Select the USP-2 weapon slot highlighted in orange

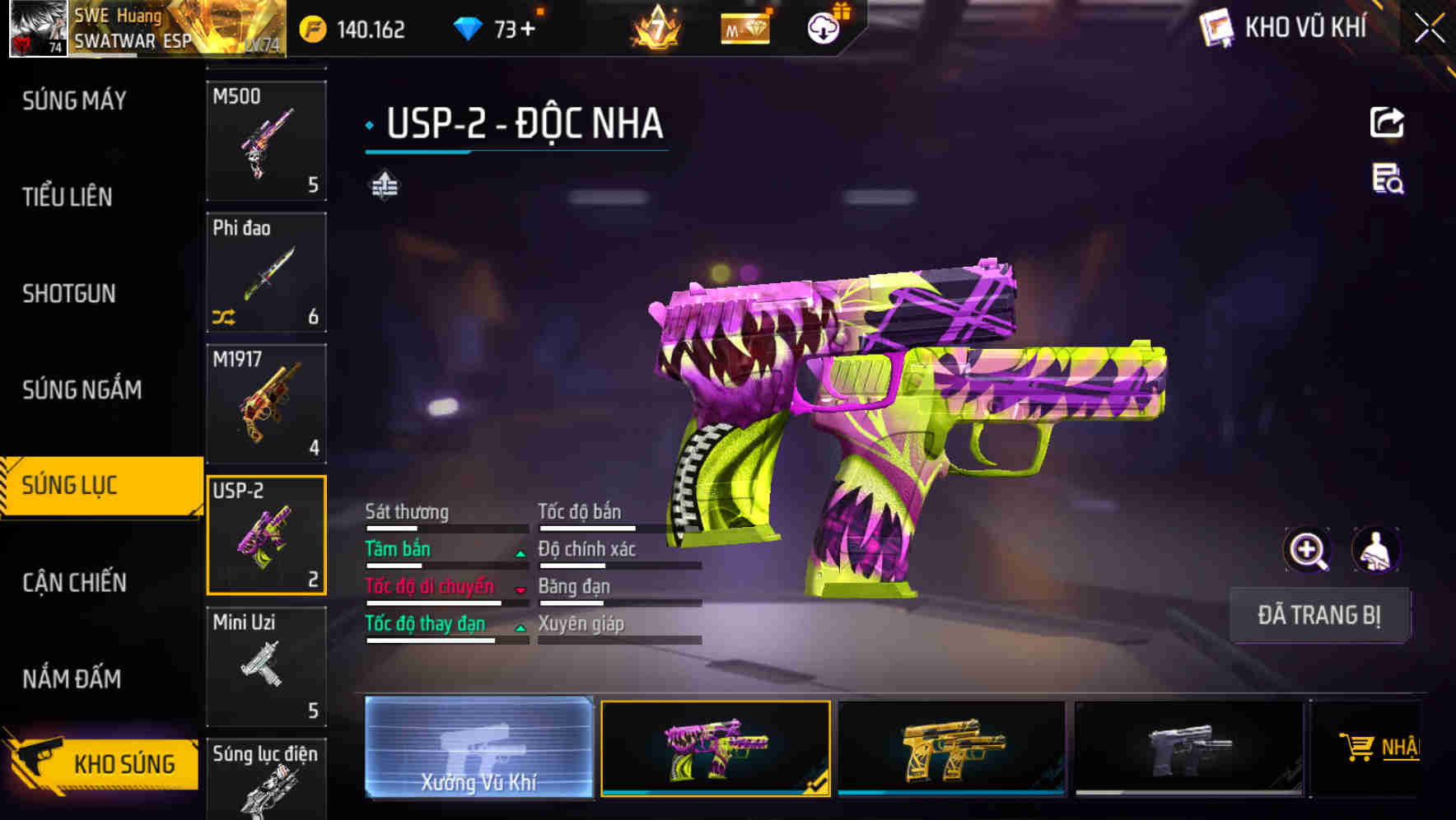(267, 534)
